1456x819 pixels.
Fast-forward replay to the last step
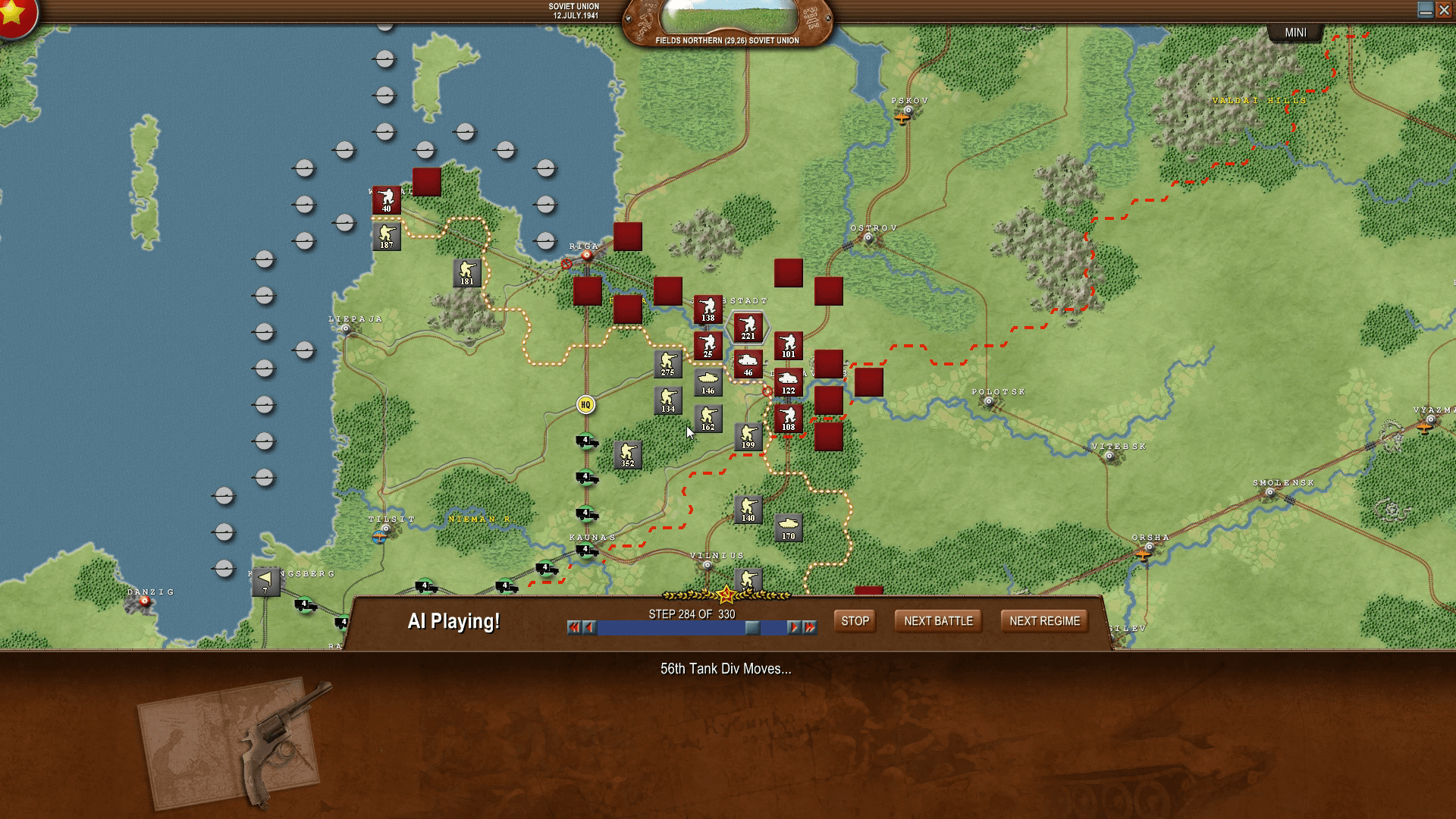[810, 627]
